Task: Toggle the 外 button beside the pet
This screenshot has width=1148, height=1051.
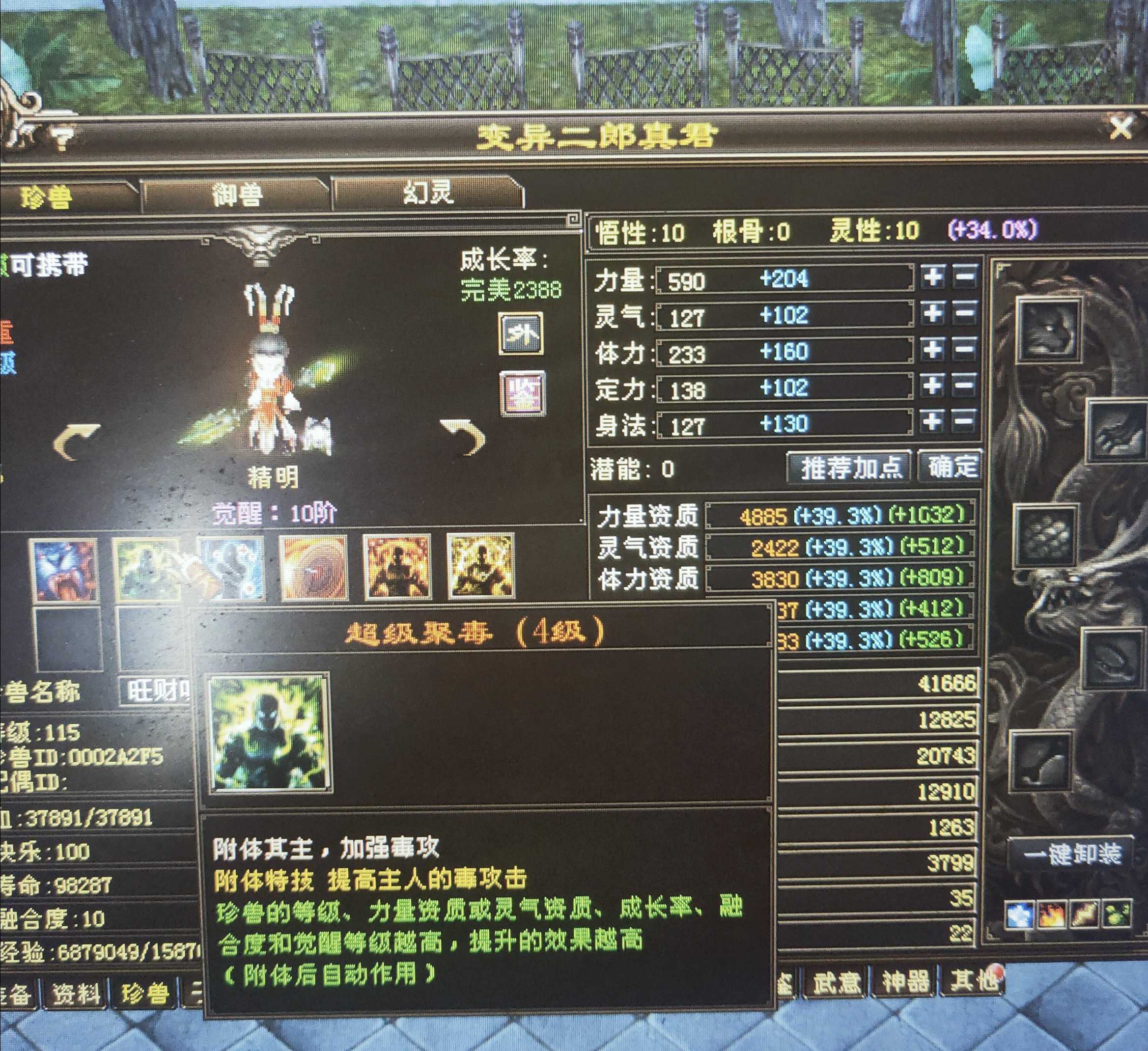Action: 521,333
